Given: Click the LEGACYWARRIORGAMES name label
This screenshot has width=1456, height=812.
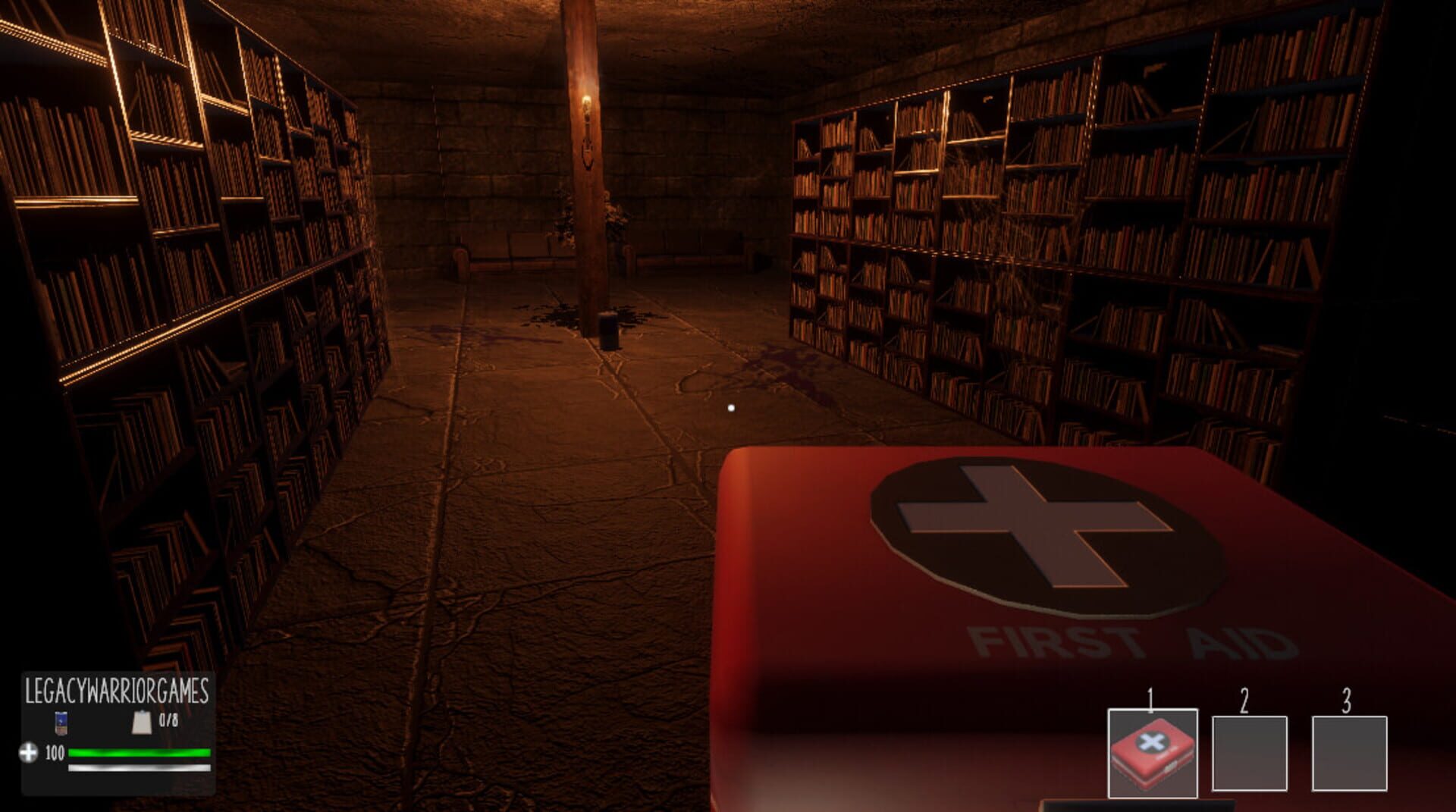Looking at the screenshot, I should (x=117, y=689).
